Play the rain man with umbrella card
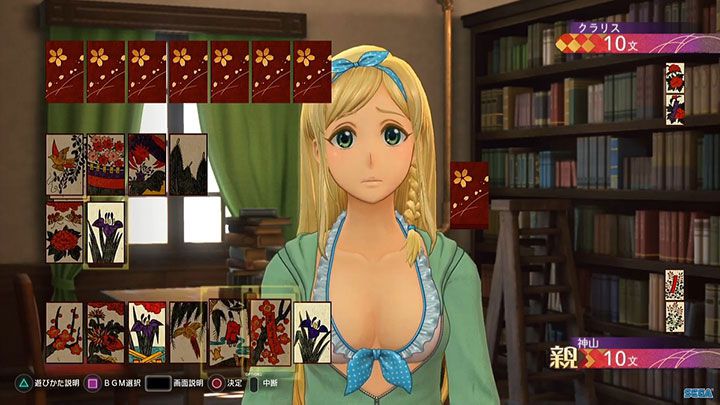The height and width of the screenshot is (405, 720). (227, 331)
